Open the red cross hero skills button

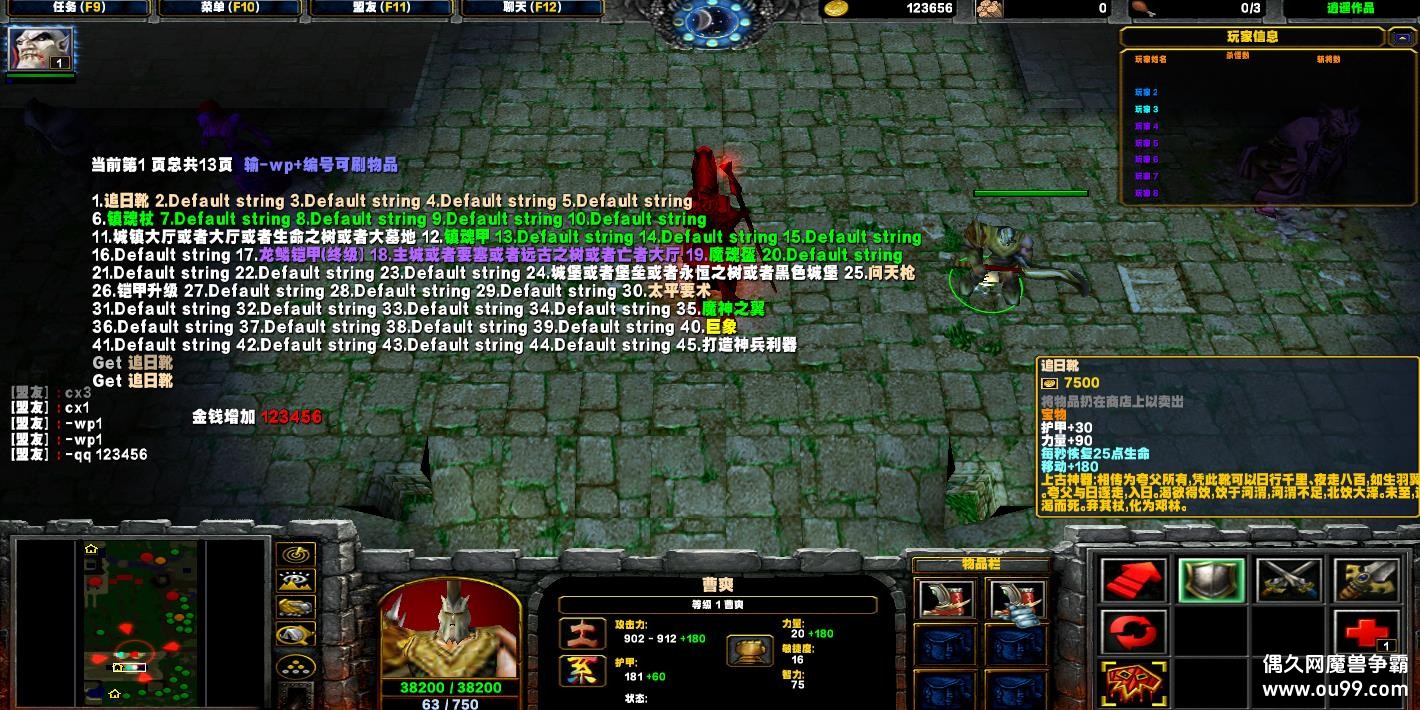click(x=1367, y=633)
